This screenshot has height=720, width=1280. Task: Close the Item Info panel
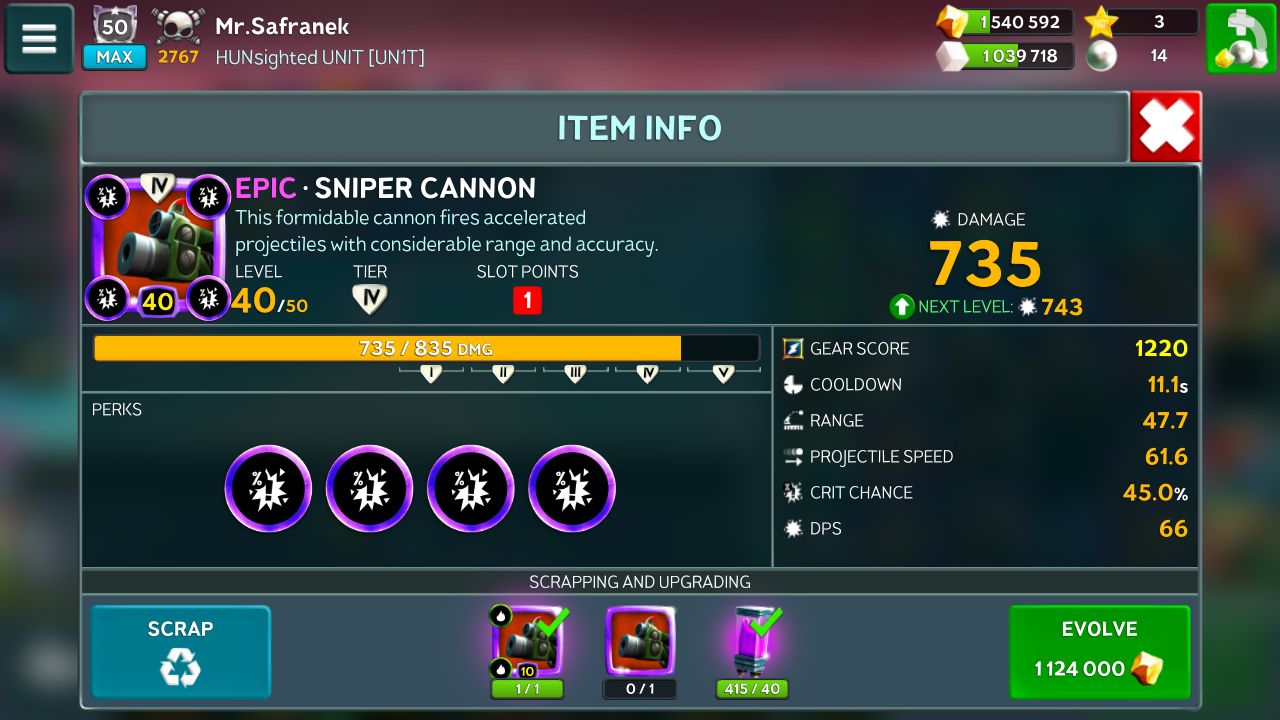(x=1166, y=127)
